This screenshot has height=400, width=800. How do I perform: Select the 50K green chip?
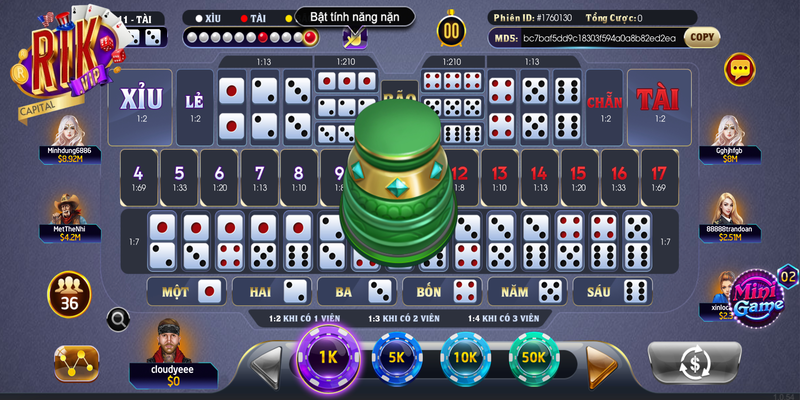click(533, 358)
